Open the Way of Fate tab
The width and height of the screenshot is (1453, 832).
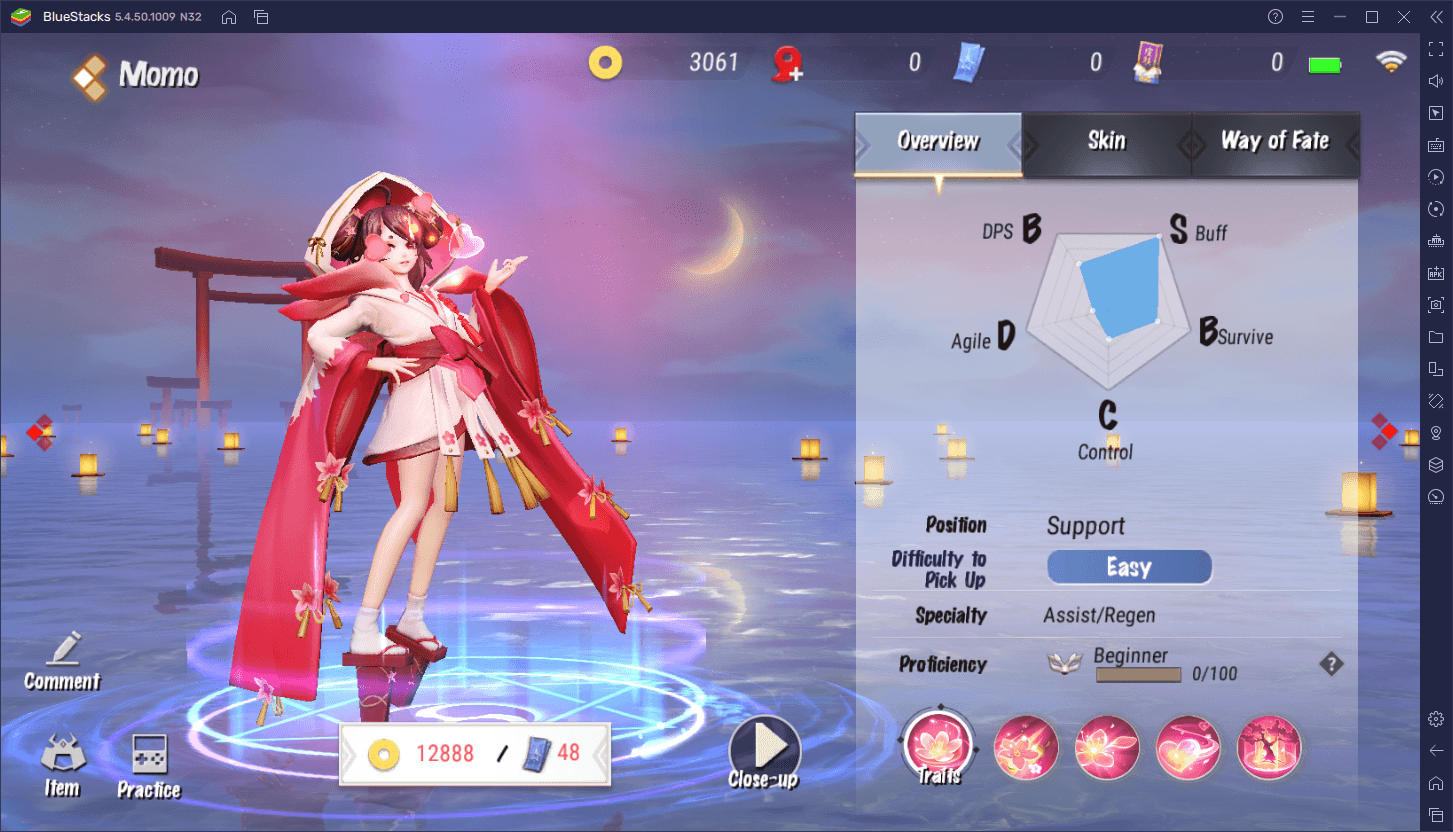point(1274,142)
